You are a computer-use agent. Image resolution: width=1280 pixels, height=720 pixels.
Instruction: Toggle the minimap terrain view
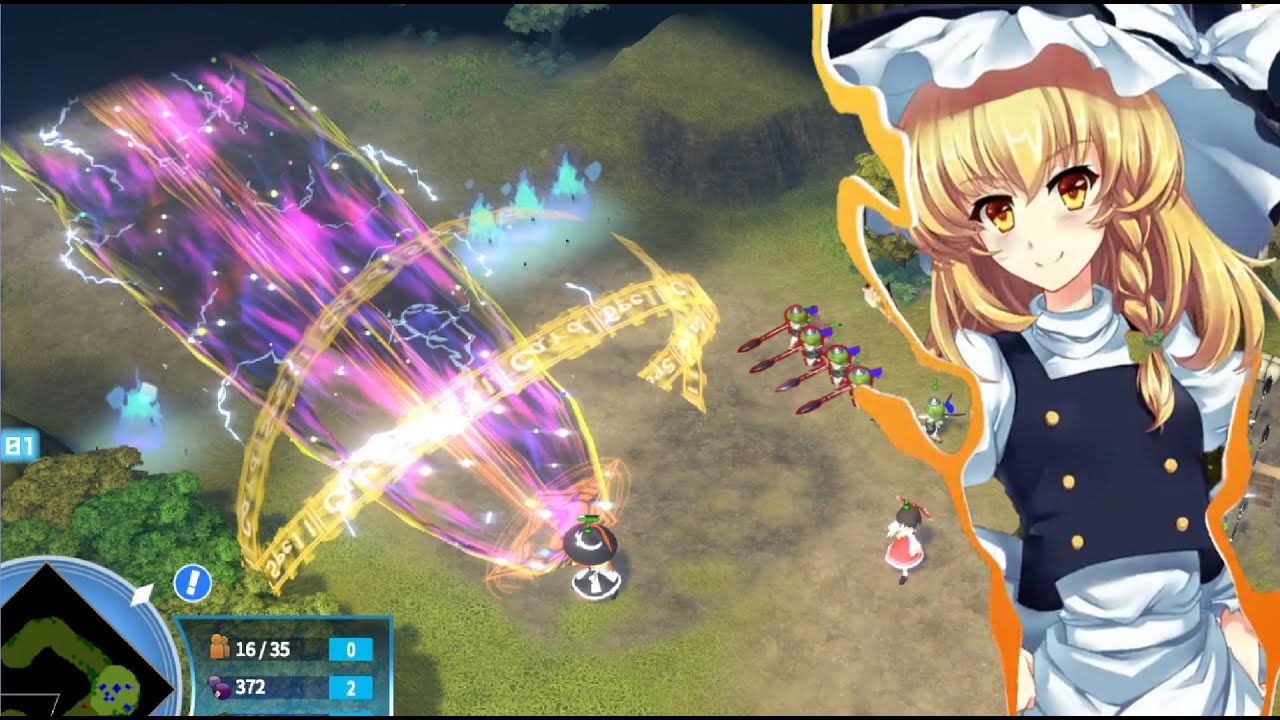[x=60, y=650]
